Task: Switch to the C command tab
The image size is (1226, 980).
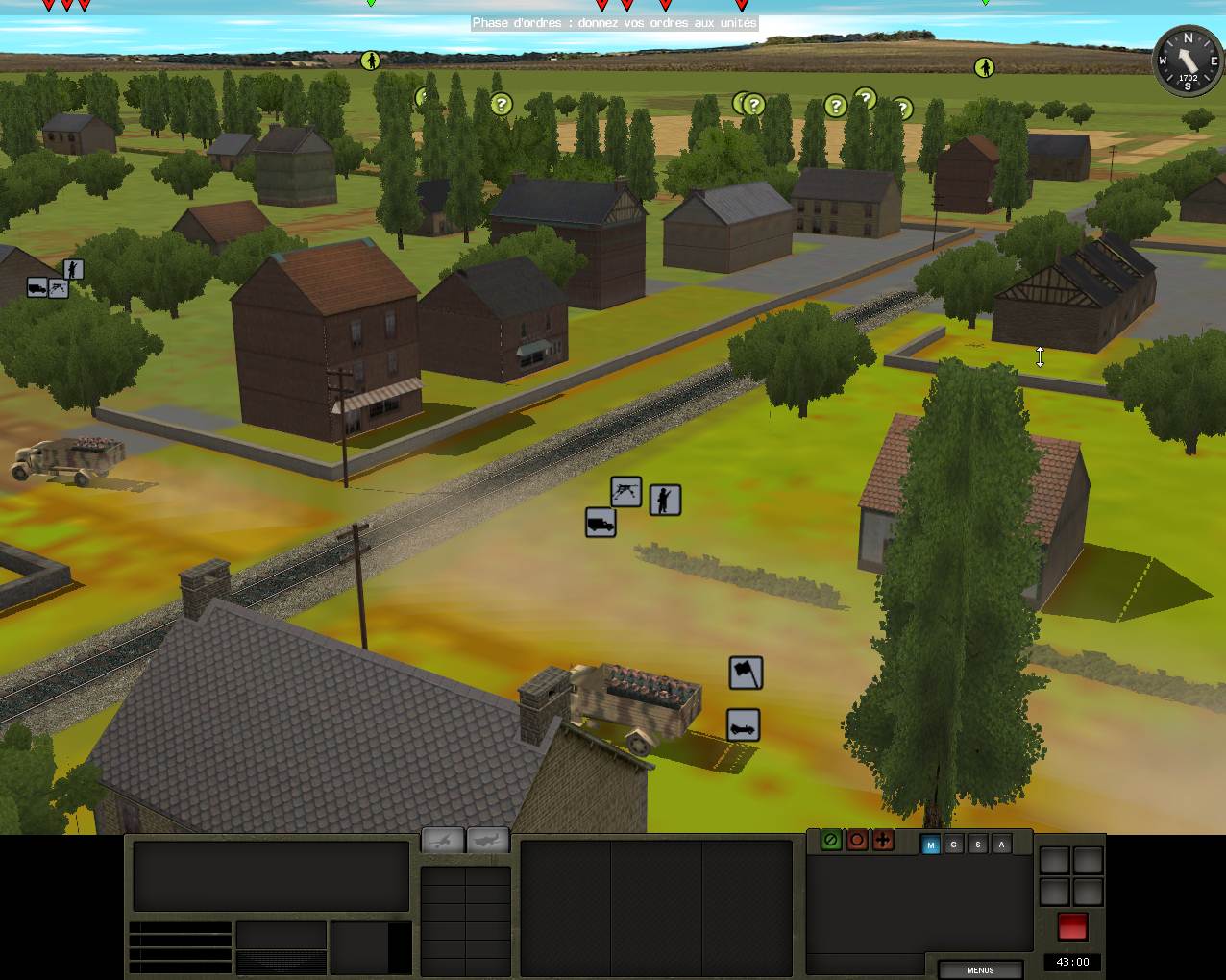Action: [954, 845]
